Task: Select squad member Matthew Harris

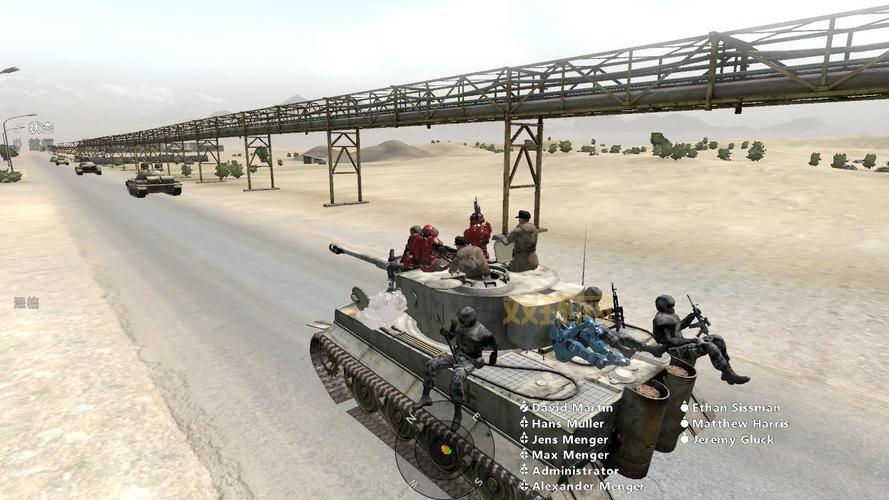Action: coord(740,424)
